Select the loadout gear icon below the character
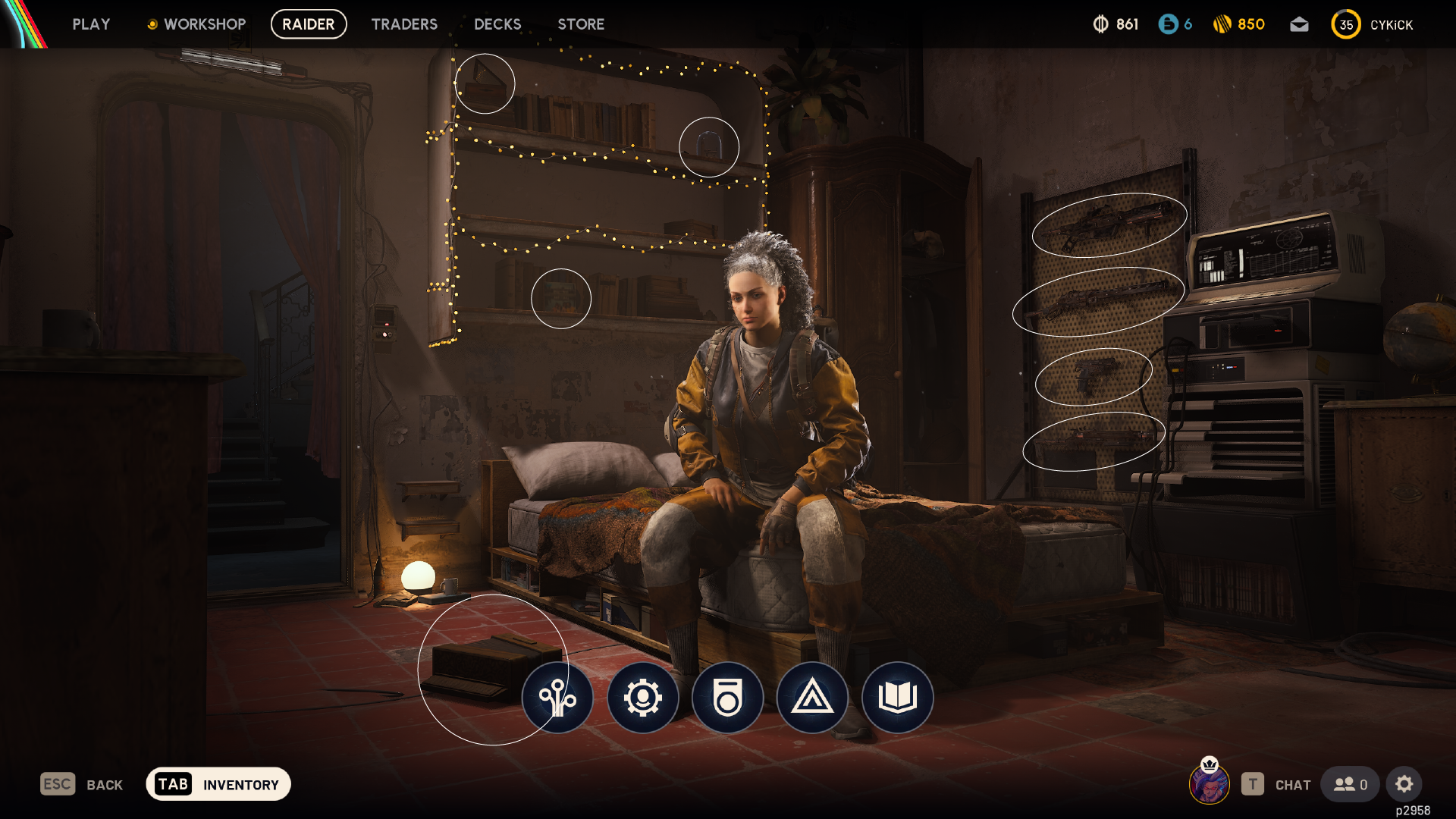 (x=642, y=698)
